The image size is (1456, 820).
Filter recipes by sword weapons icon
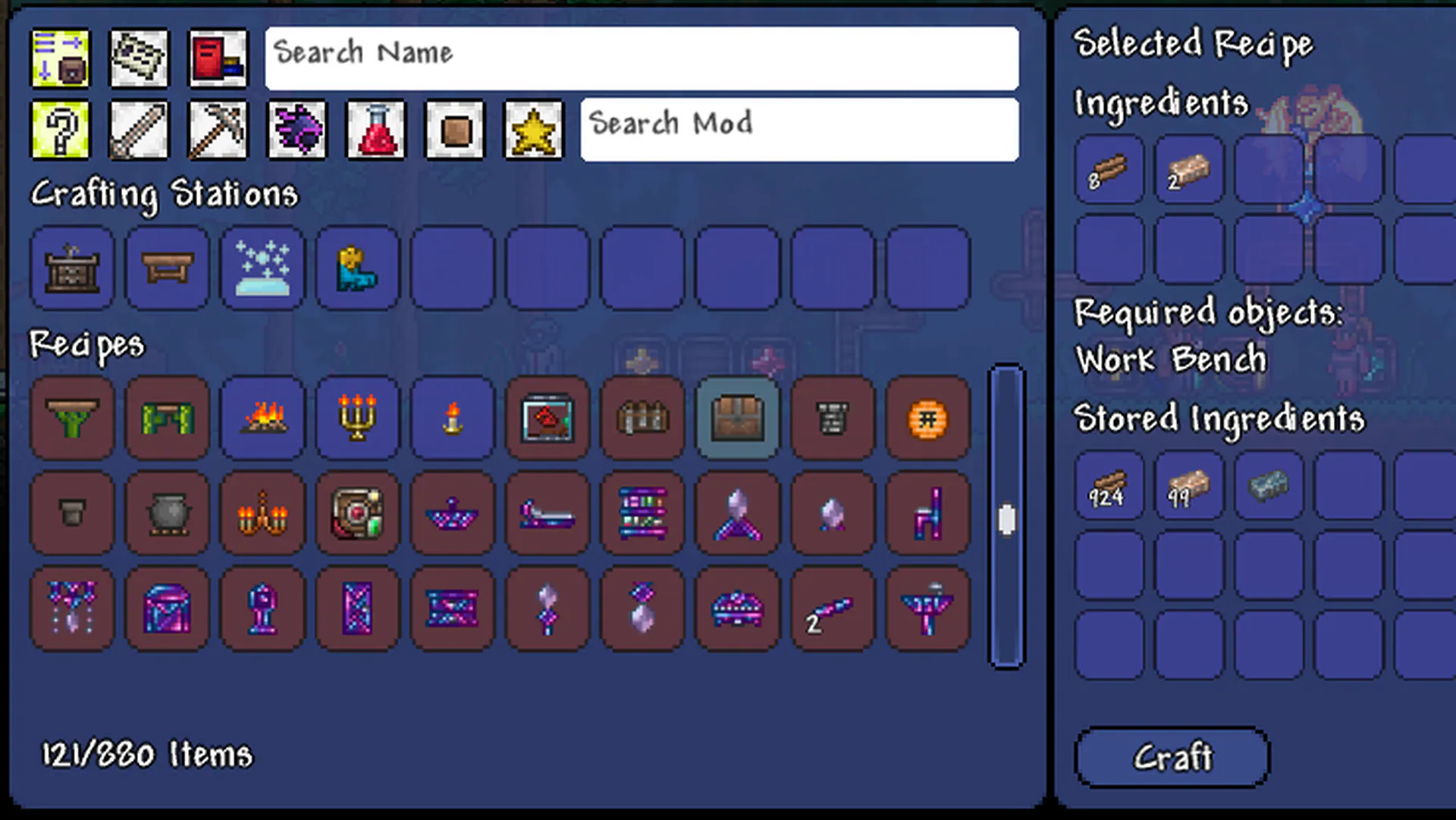[139, 130]
